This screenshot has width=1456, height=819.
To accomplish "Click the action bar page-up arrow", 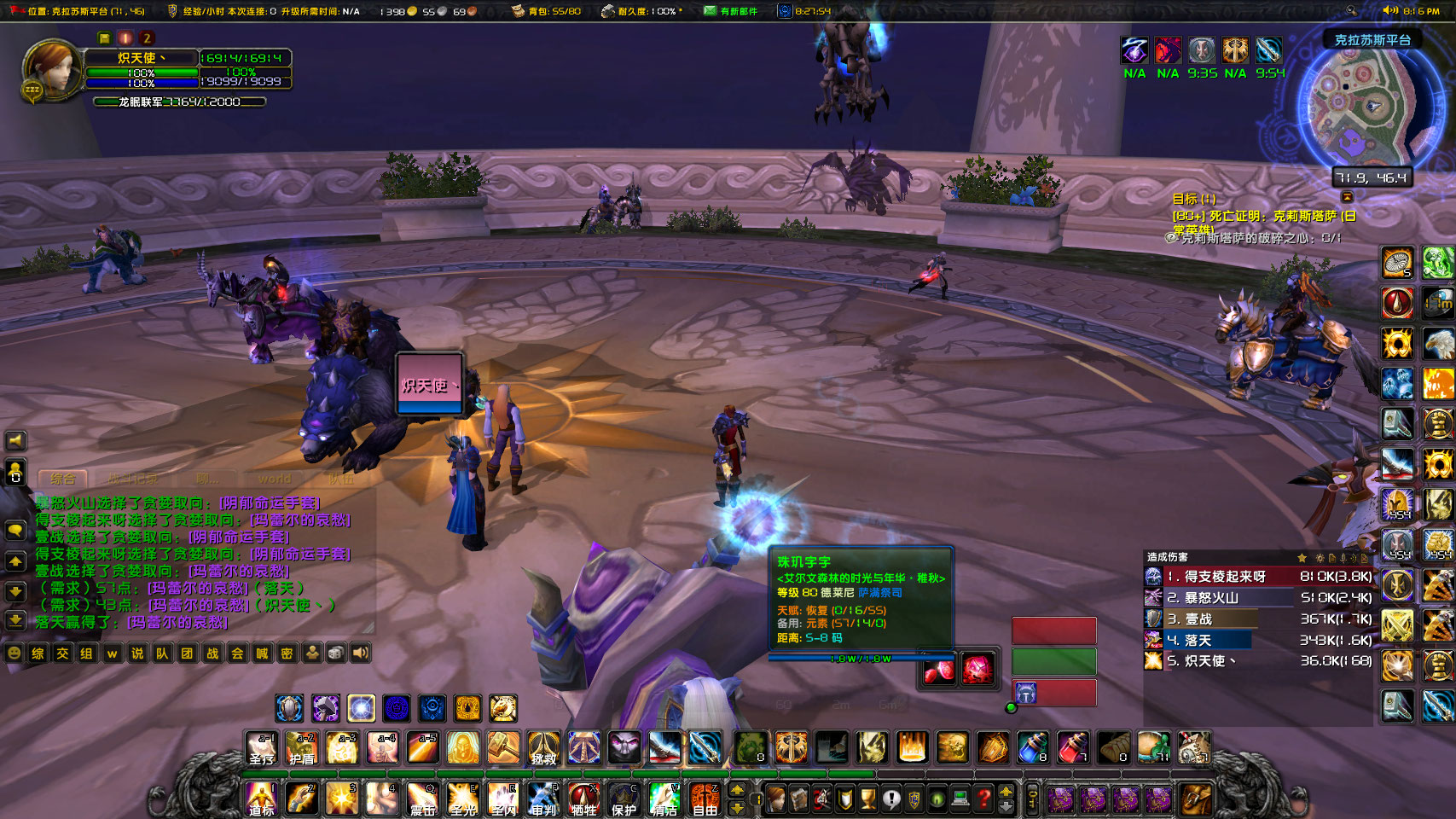I will pos(737,789).
